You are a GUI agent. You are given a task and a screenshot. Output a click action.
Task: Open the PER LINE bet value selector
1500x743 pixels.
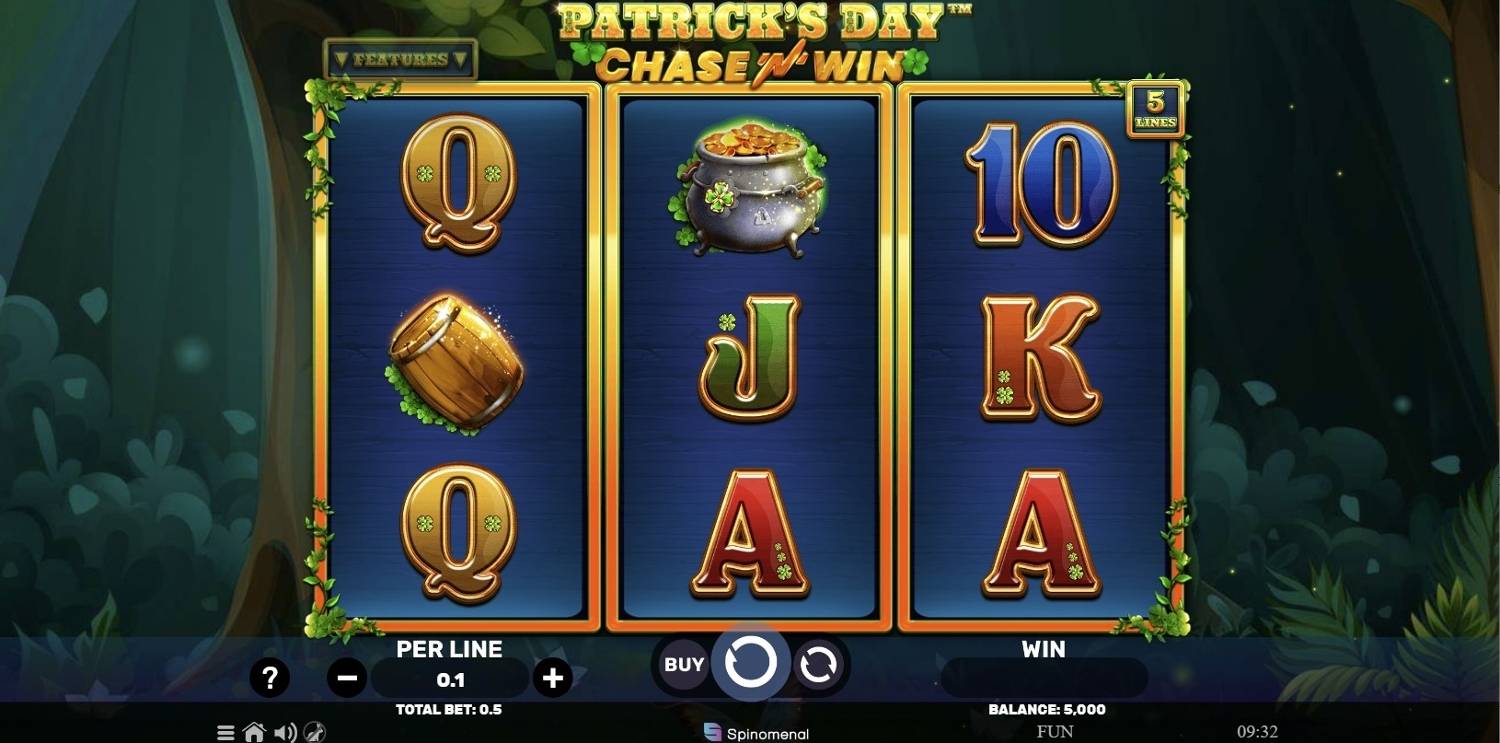point(450,678)
